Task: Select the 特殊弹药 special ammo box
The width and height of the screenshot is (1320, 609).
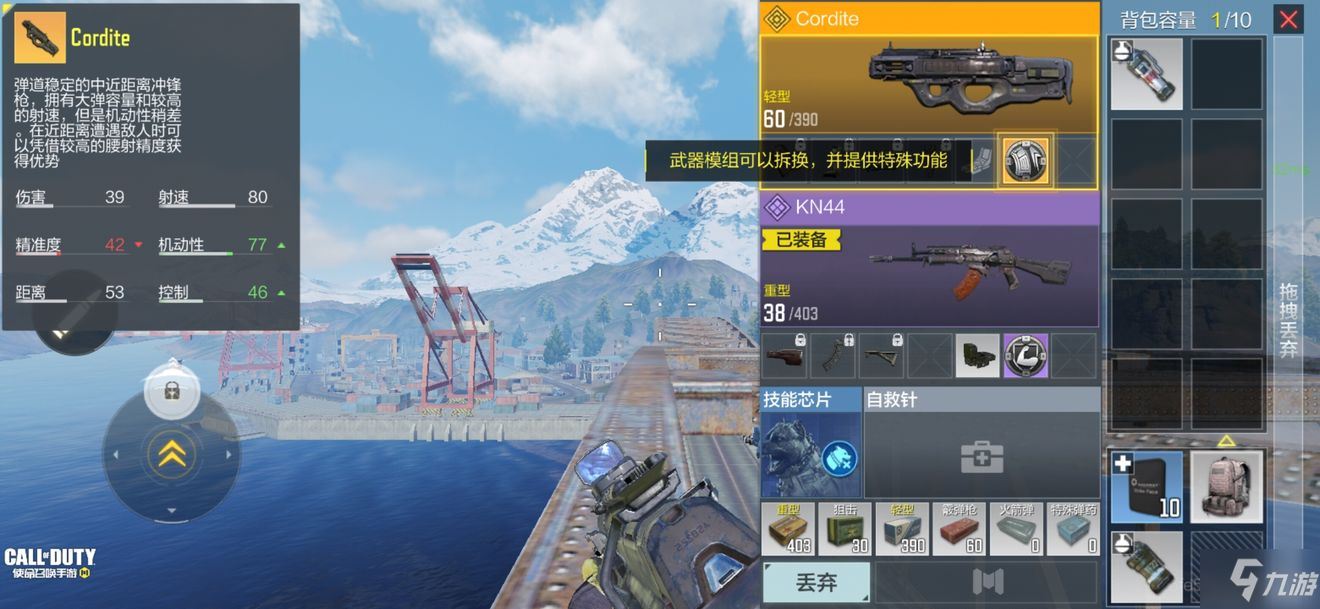Action: tap(1073, 529)
